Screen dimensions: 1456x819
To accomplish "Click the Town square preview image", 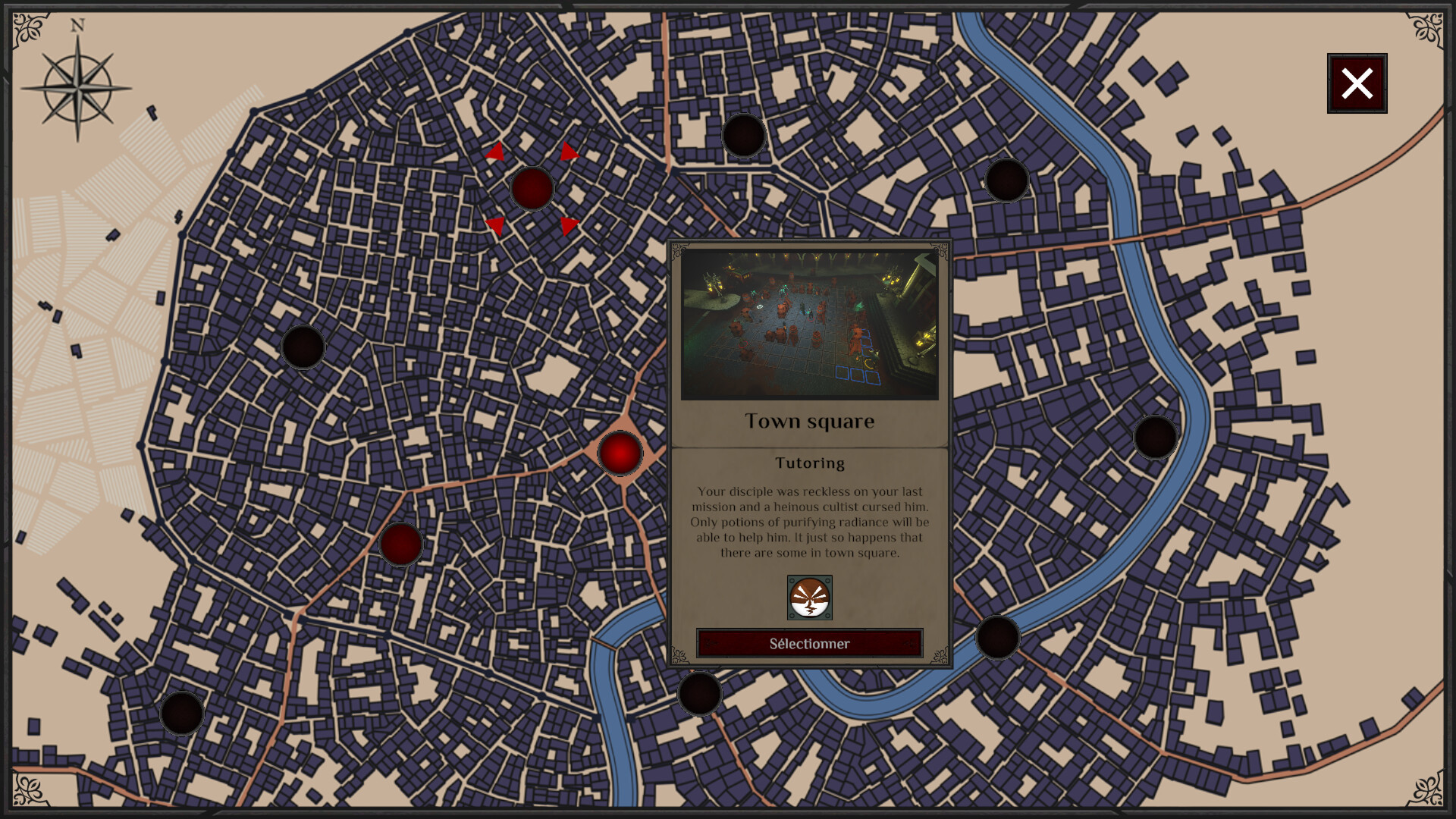I will (x=809, y=325).
